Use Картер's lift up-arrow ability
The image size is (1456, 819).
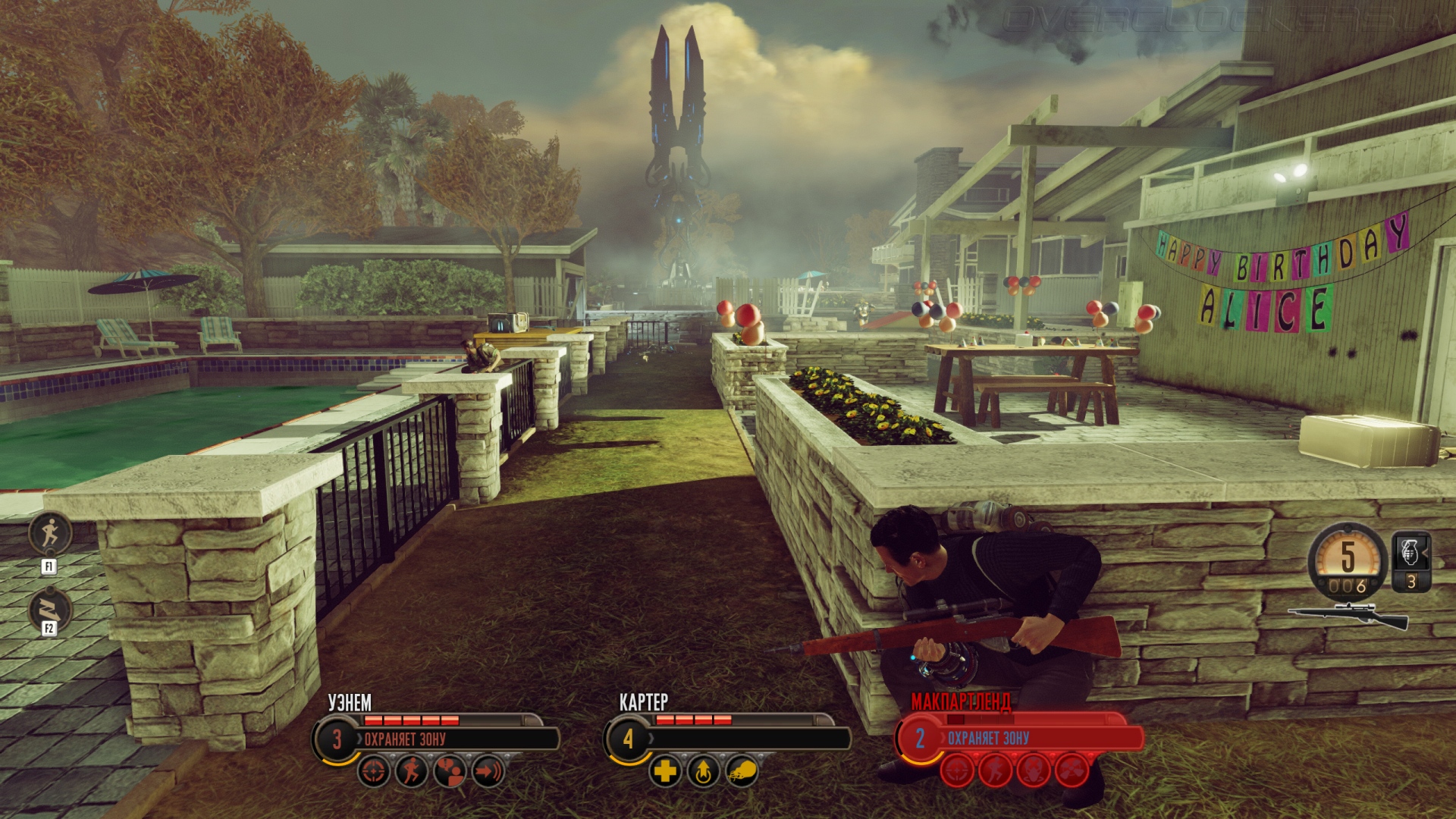coord(703,772)
